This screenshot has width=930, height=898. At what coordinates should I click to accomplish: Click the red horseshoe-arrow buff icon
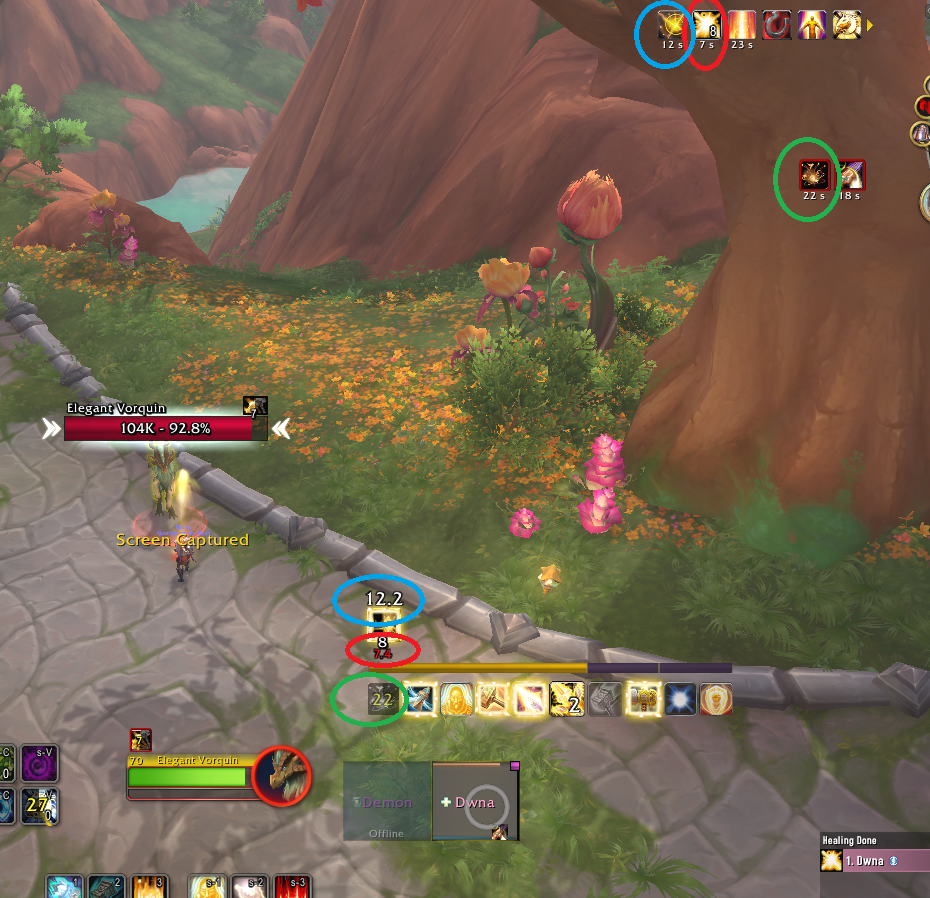(777, 24)
